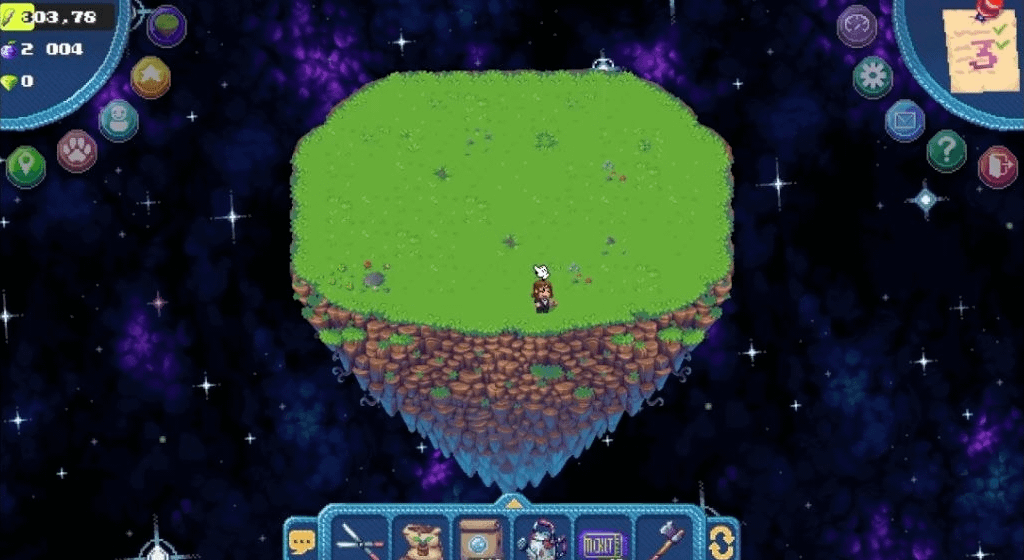Check mail with the envelope button
This screenshot has width=1024, height=560.
905,121
